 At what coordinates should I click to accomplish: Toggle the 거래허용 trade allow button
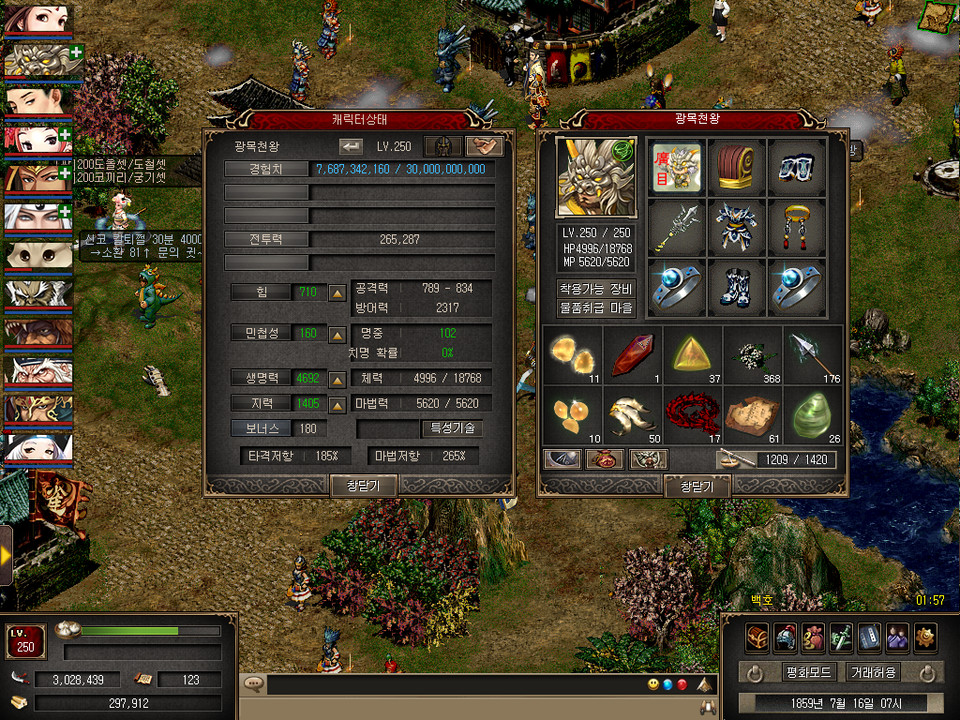click(872, 672)
